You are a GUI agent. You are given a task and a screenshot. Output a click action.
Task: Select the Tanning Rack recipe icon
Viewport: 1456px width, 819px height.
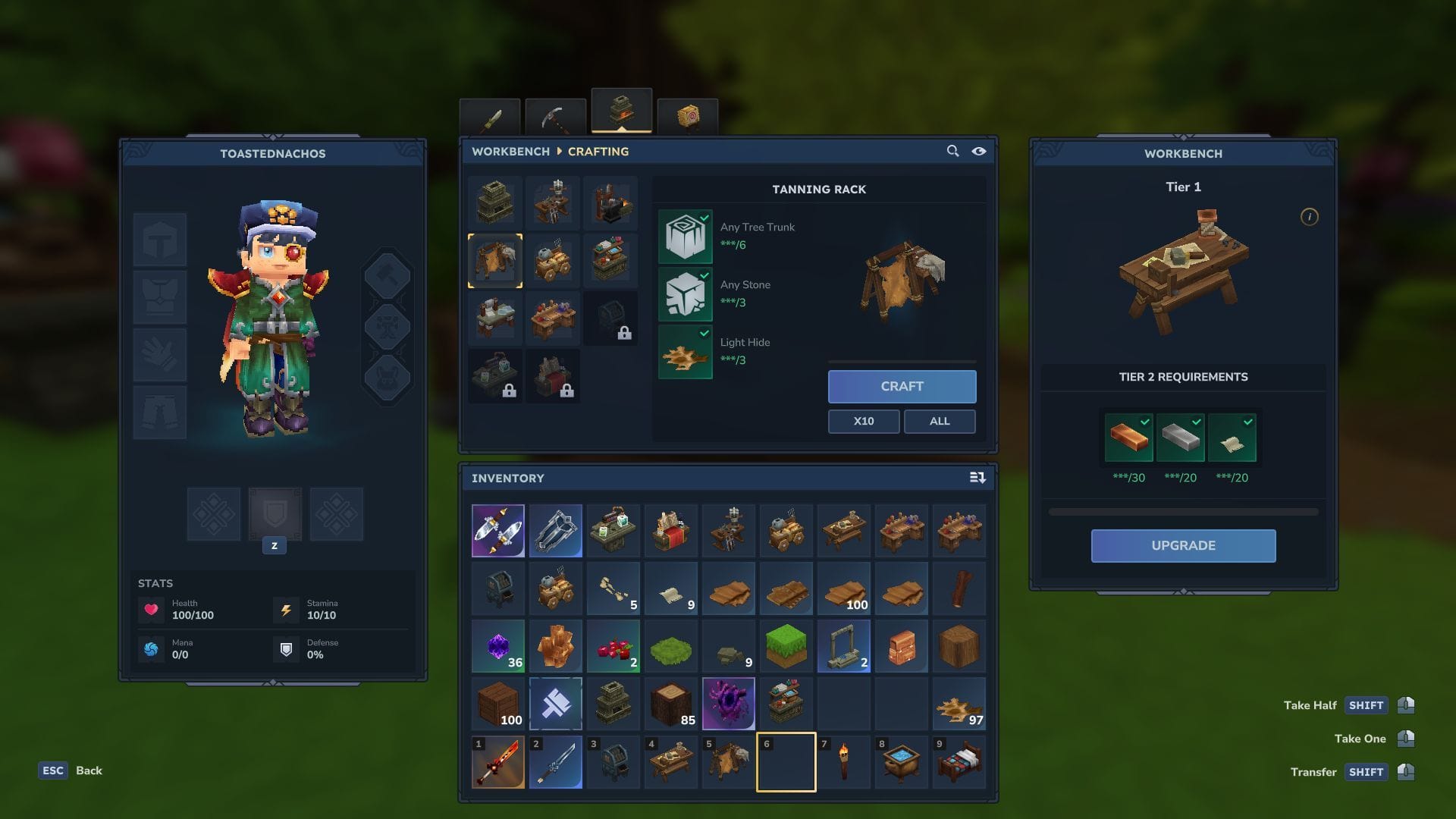point(497,260)
